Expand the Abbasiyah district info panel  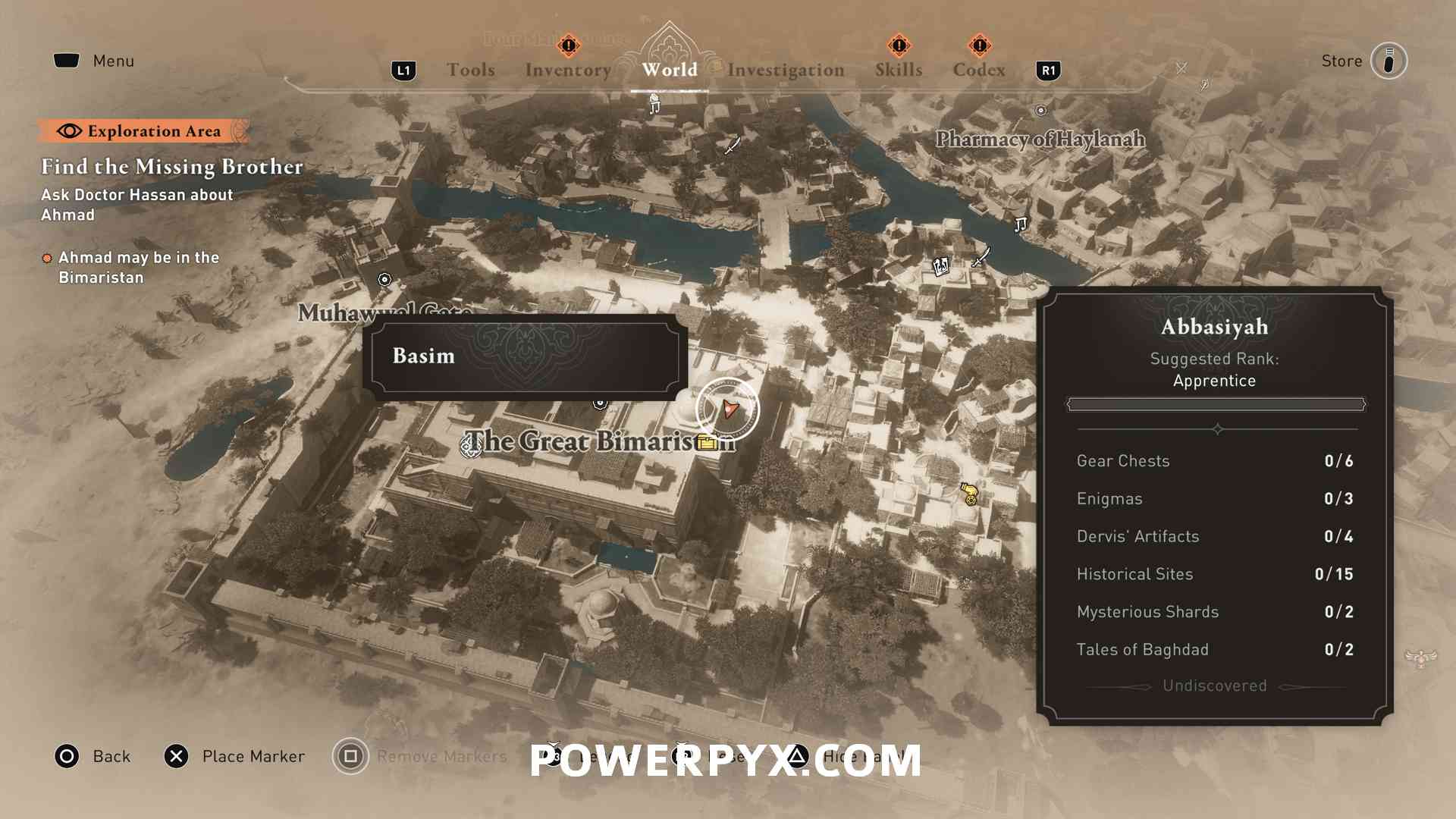pos(1214,328)
